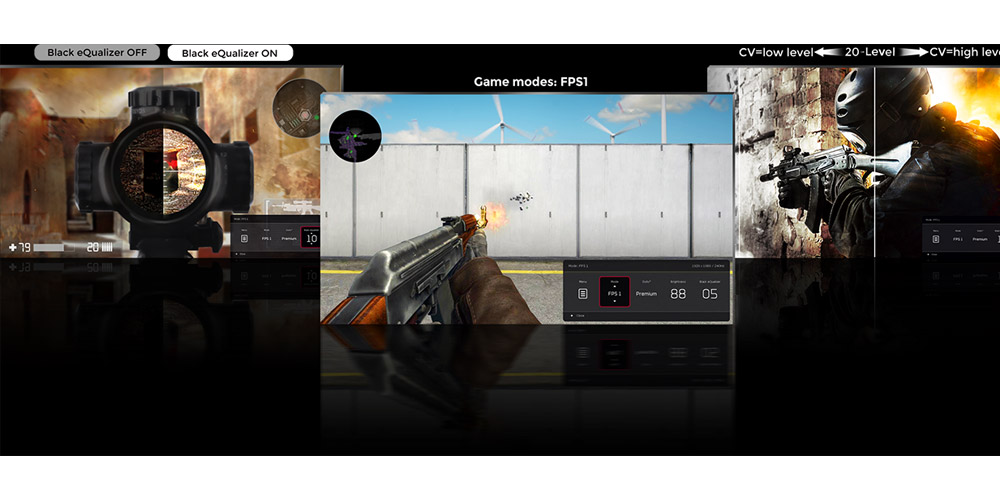1000x500 pixels.
Task: Open Menu icon beside red-highlighted FPS 1 box
Action: [x=583, y=293]
